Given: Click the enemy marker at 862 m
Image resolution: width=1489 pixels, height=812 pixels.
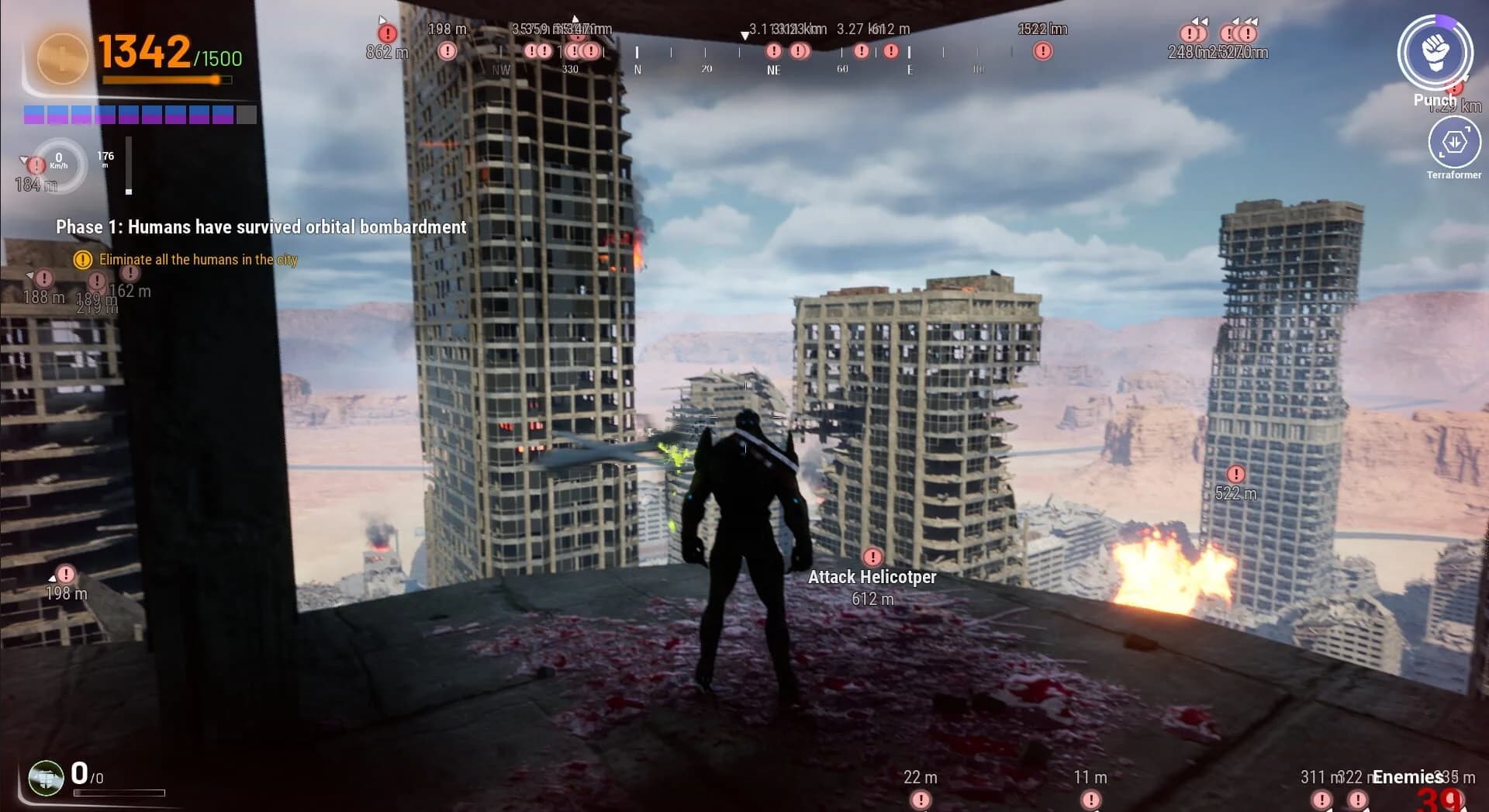Looking at the screenshot, I should click(x=386, y=33).
